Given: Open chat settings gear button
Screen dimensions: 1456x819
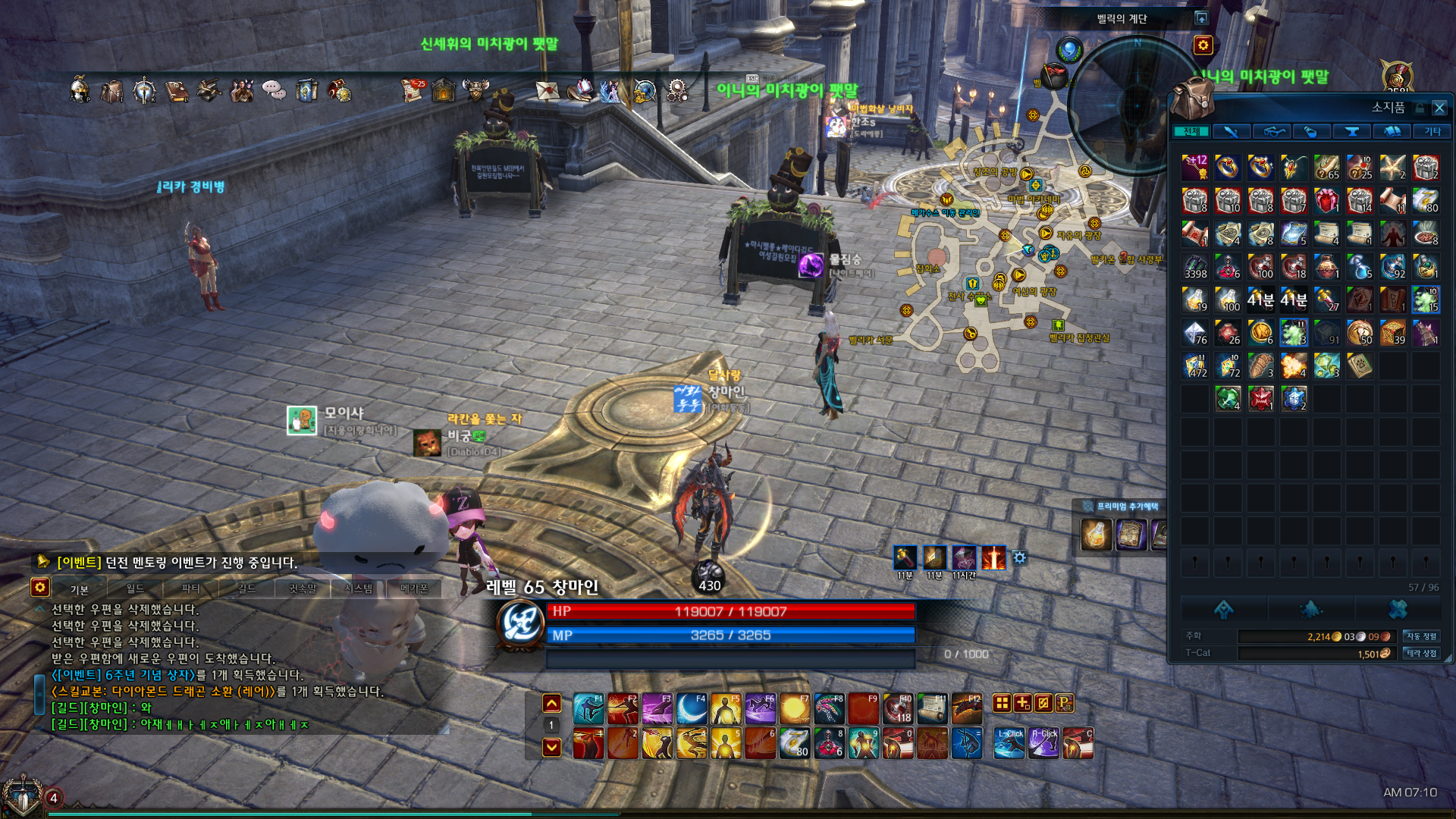Looking at the screenshot, I should pyautogui.click(x=40, y=587).
